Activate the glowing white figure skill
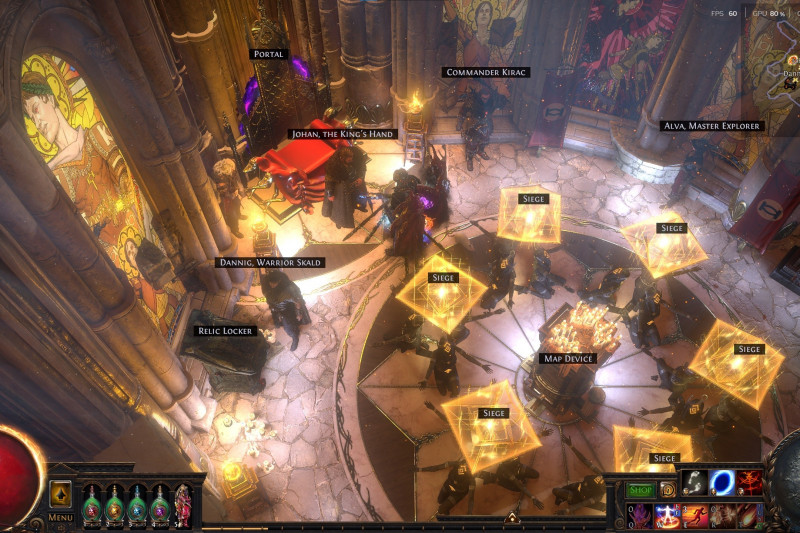Screen dimensions: 800x533 coord(669,516)
